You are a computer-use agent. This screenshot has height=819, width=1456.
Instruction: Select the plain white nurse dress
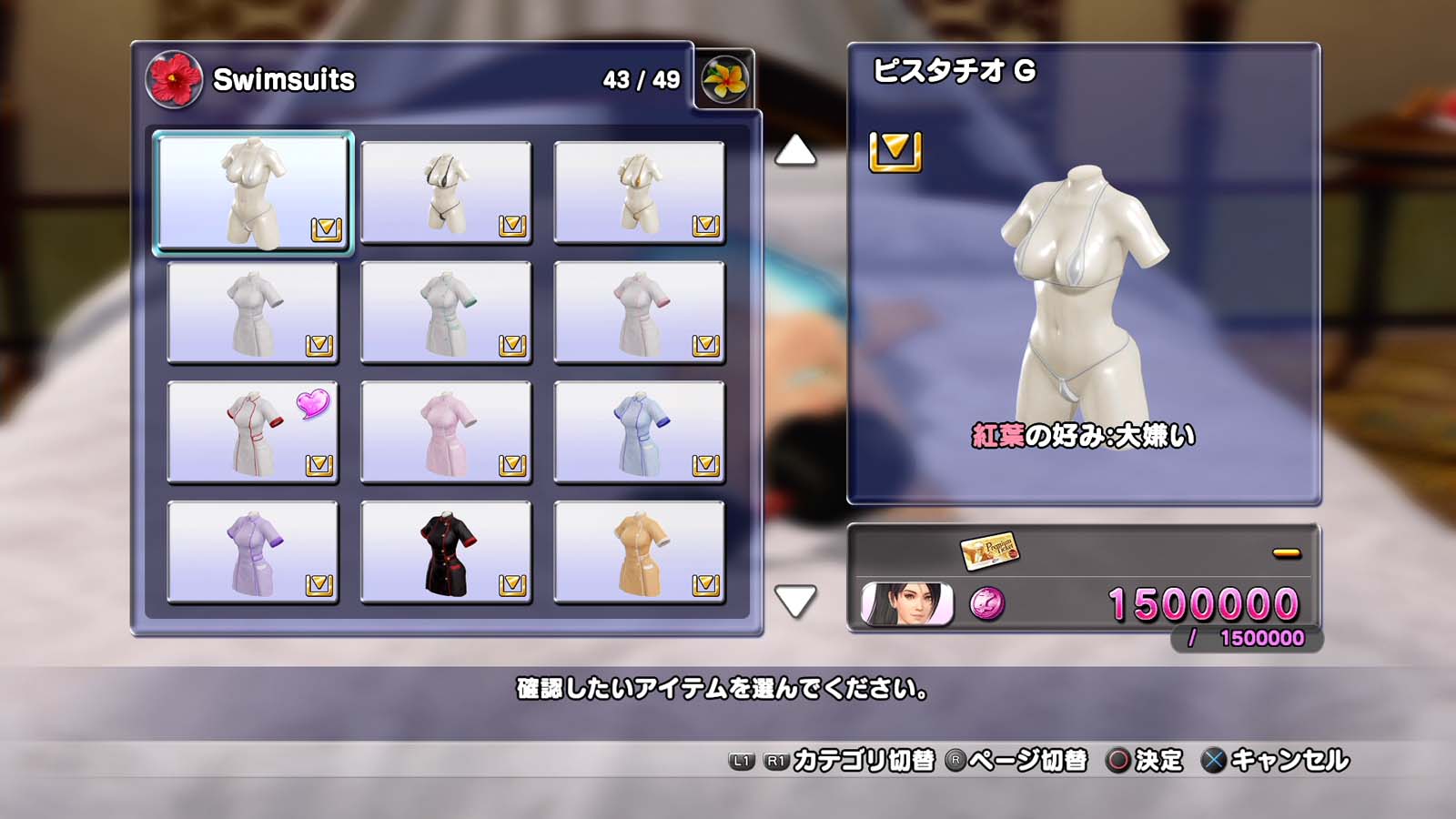pos(253,312)
